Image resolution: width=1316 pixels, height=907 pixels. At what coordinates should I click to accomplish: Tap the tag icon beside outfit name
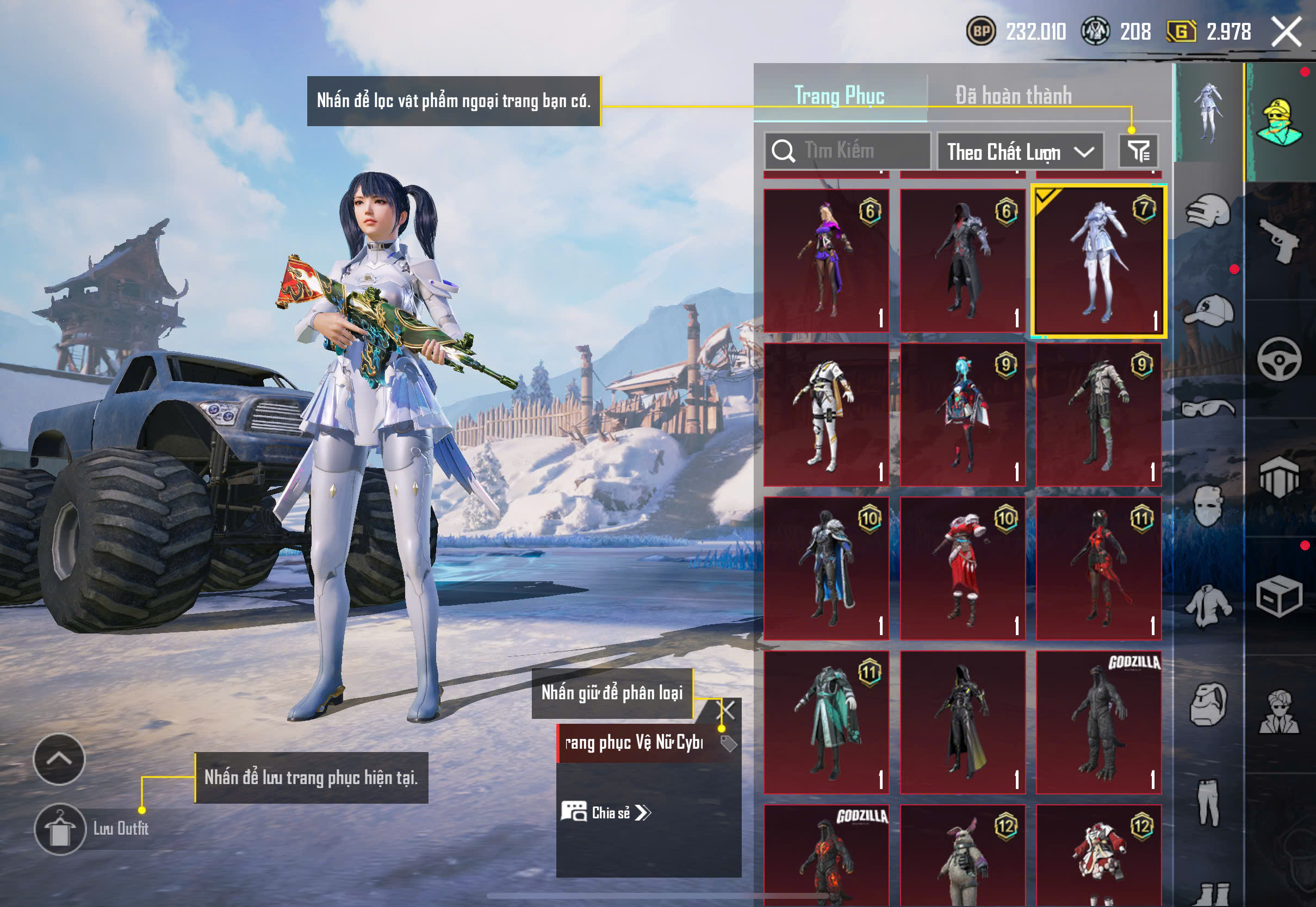[x=729, y=743]
